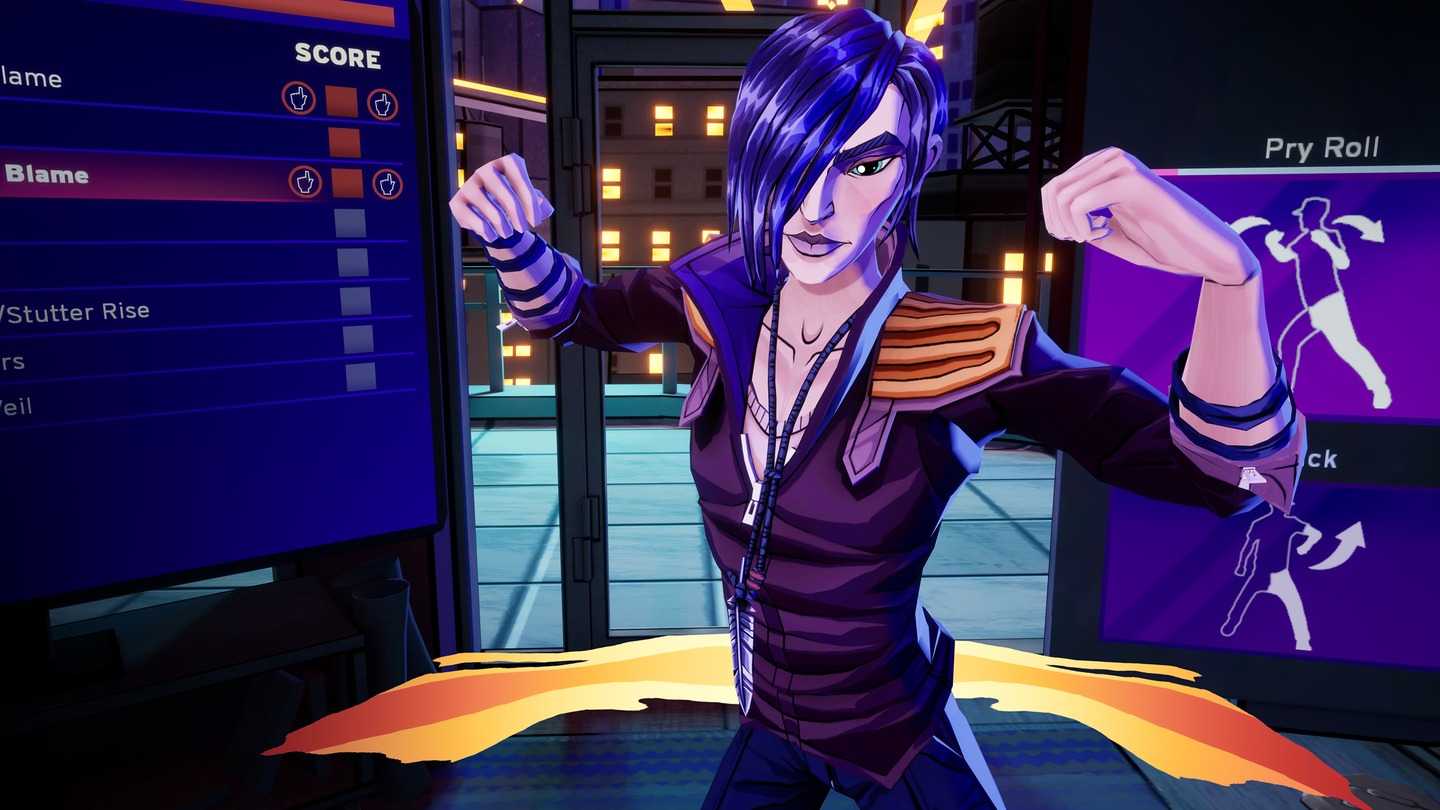Expand the Stutter Rise move entry
Screen dimensions: 1440x810
(75, 310)
